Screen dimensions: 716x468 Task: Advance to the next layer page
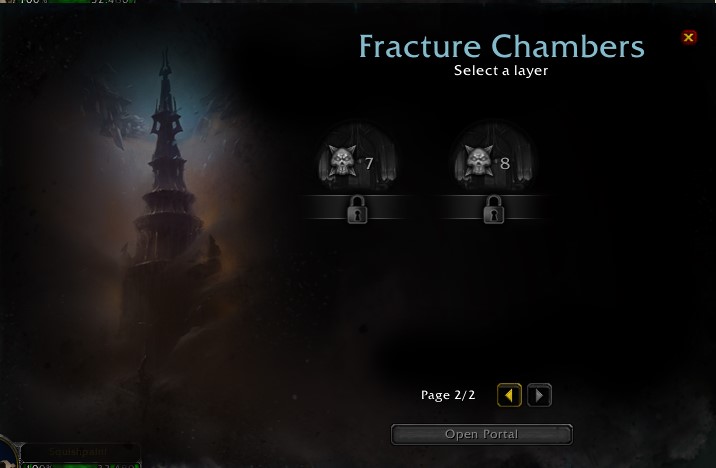click(x=539, y=395)
